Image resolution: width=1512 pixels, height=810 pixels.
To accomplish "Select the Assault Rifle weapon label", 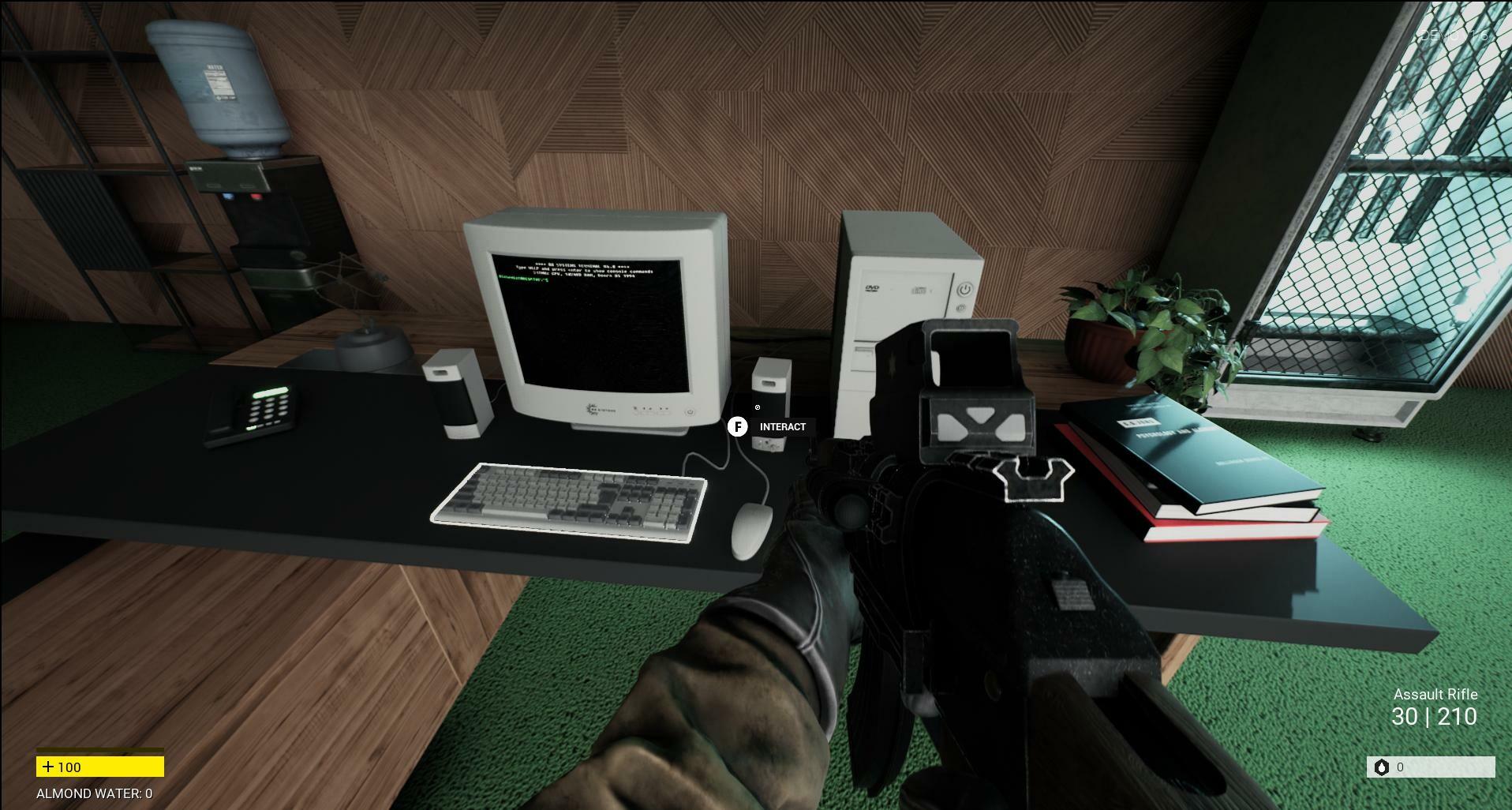I will point(1437,696).
